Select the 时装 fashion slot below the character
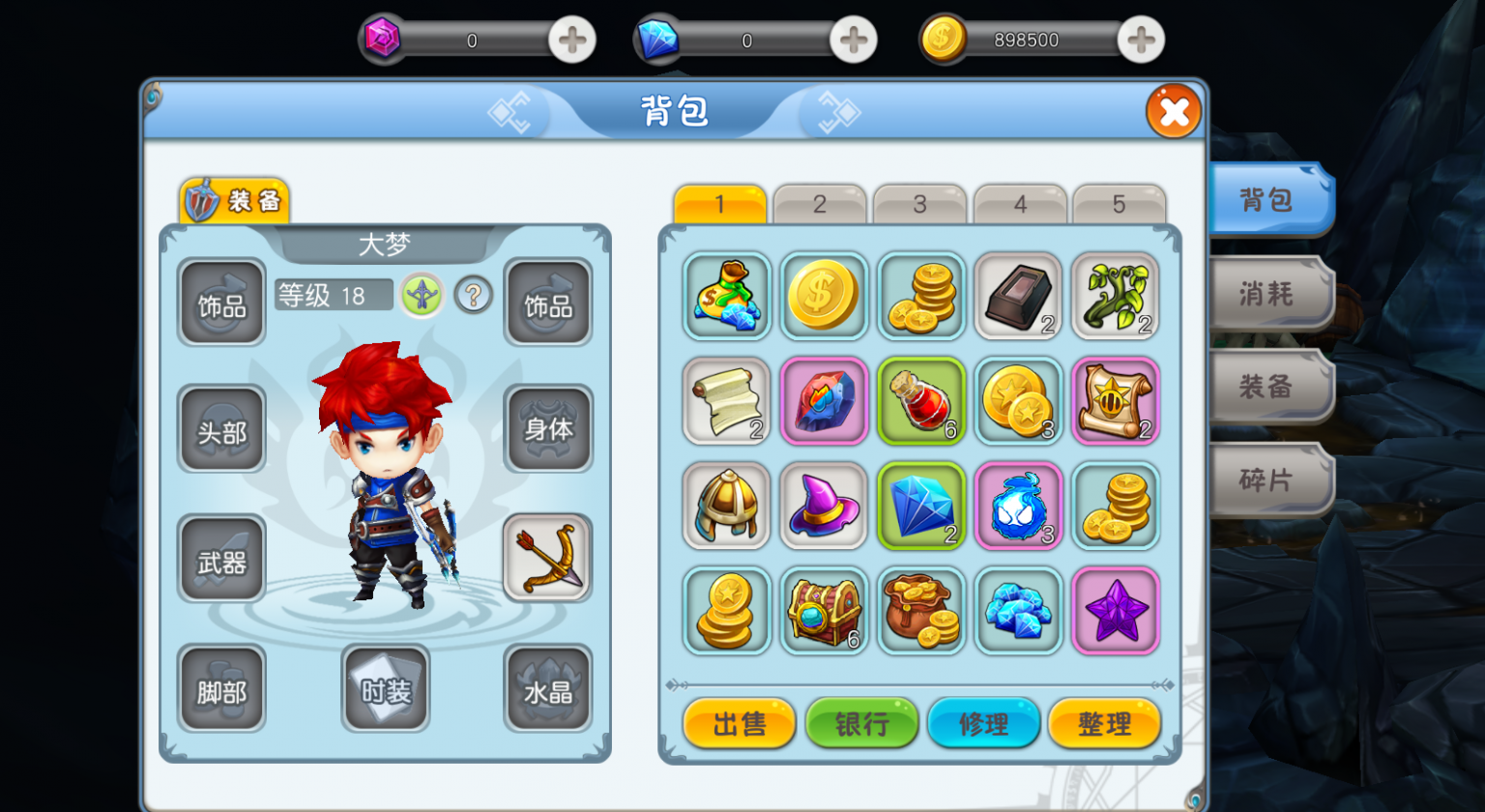The height and width of the screenshot is (812, 1485). point(385,688)
